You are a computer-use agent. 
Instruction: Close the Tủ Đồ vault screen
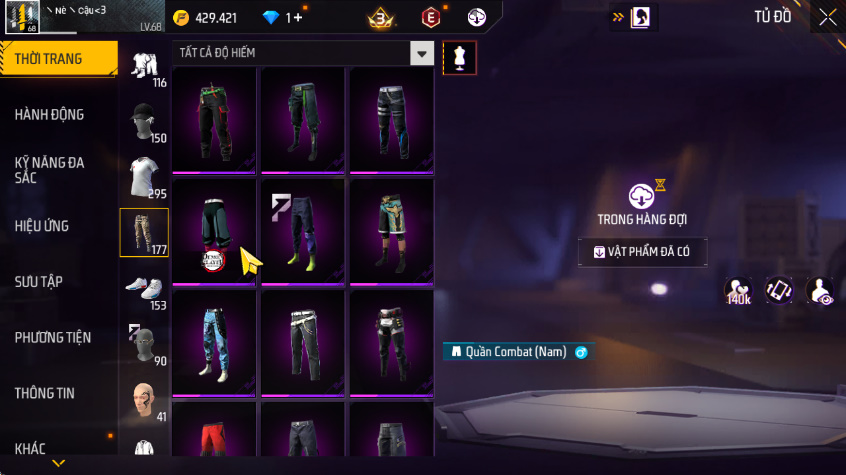[x=828, y=17]
